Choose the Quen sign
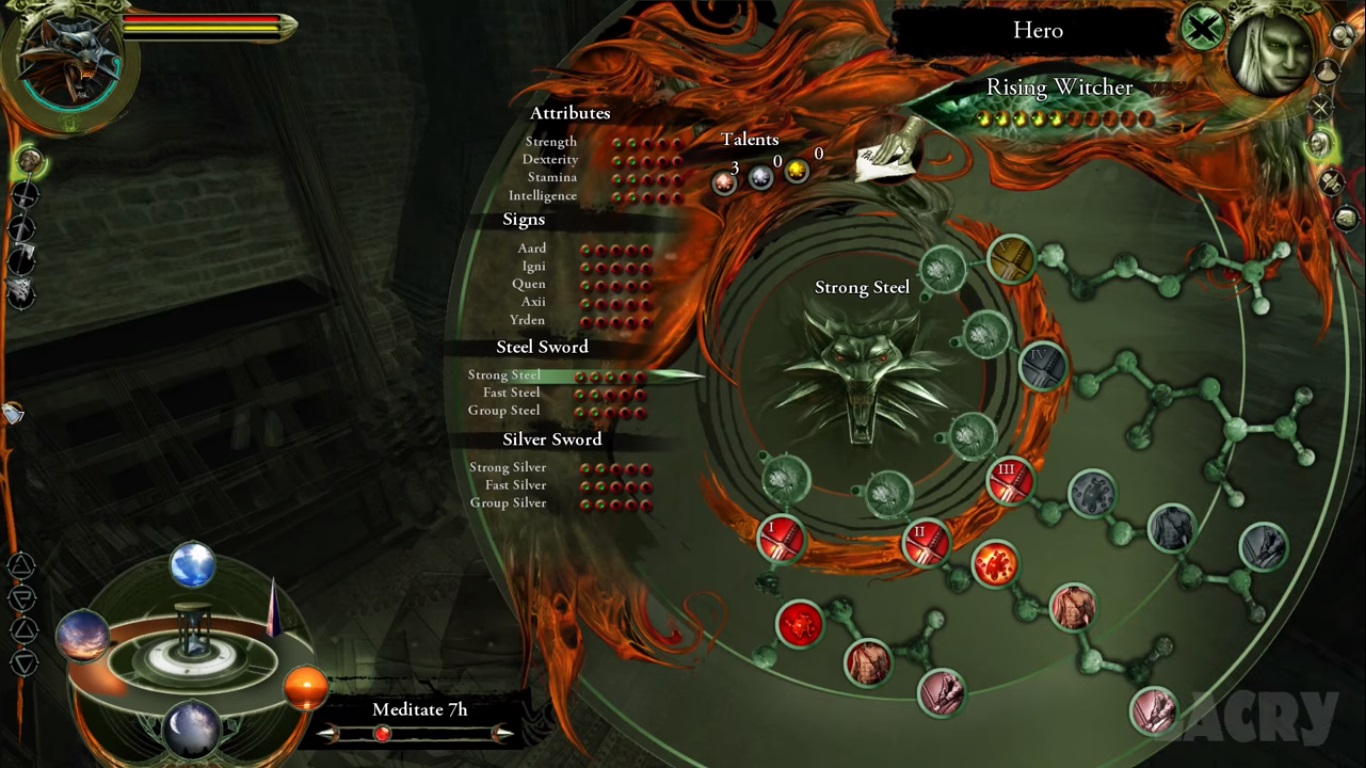Viewport: 1366px width, 768px height. tap(529, 285)
